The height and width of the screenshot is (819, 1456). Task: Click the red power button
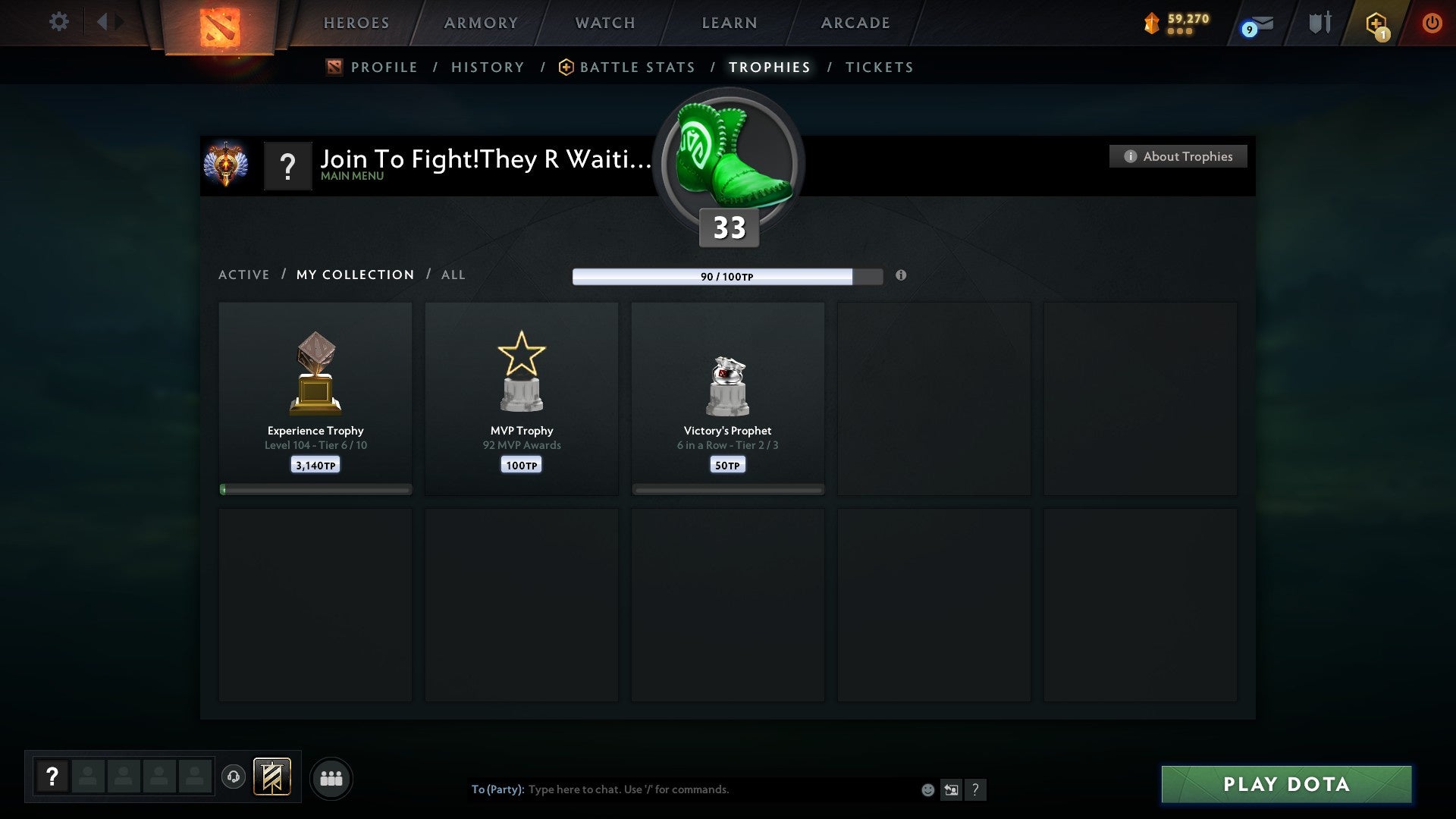[1433, 23]
